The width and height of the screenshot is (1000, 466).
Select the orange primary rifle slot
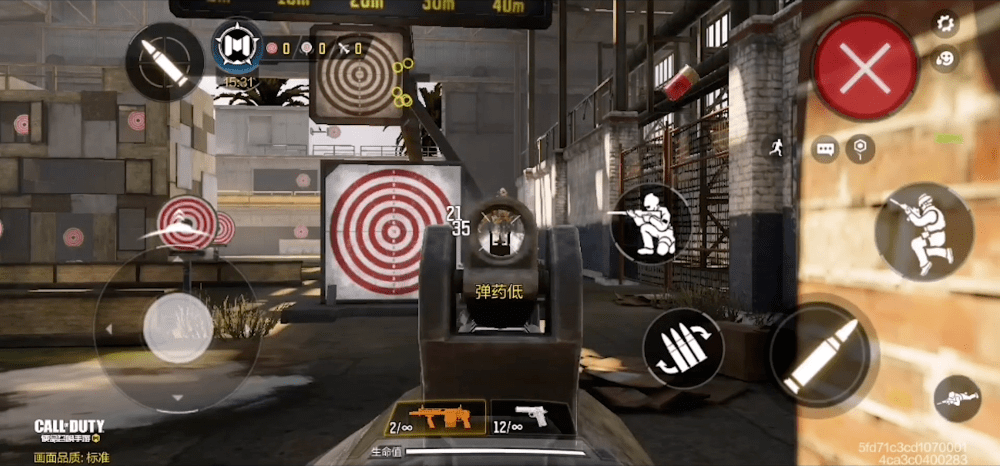tap(438, 418)
